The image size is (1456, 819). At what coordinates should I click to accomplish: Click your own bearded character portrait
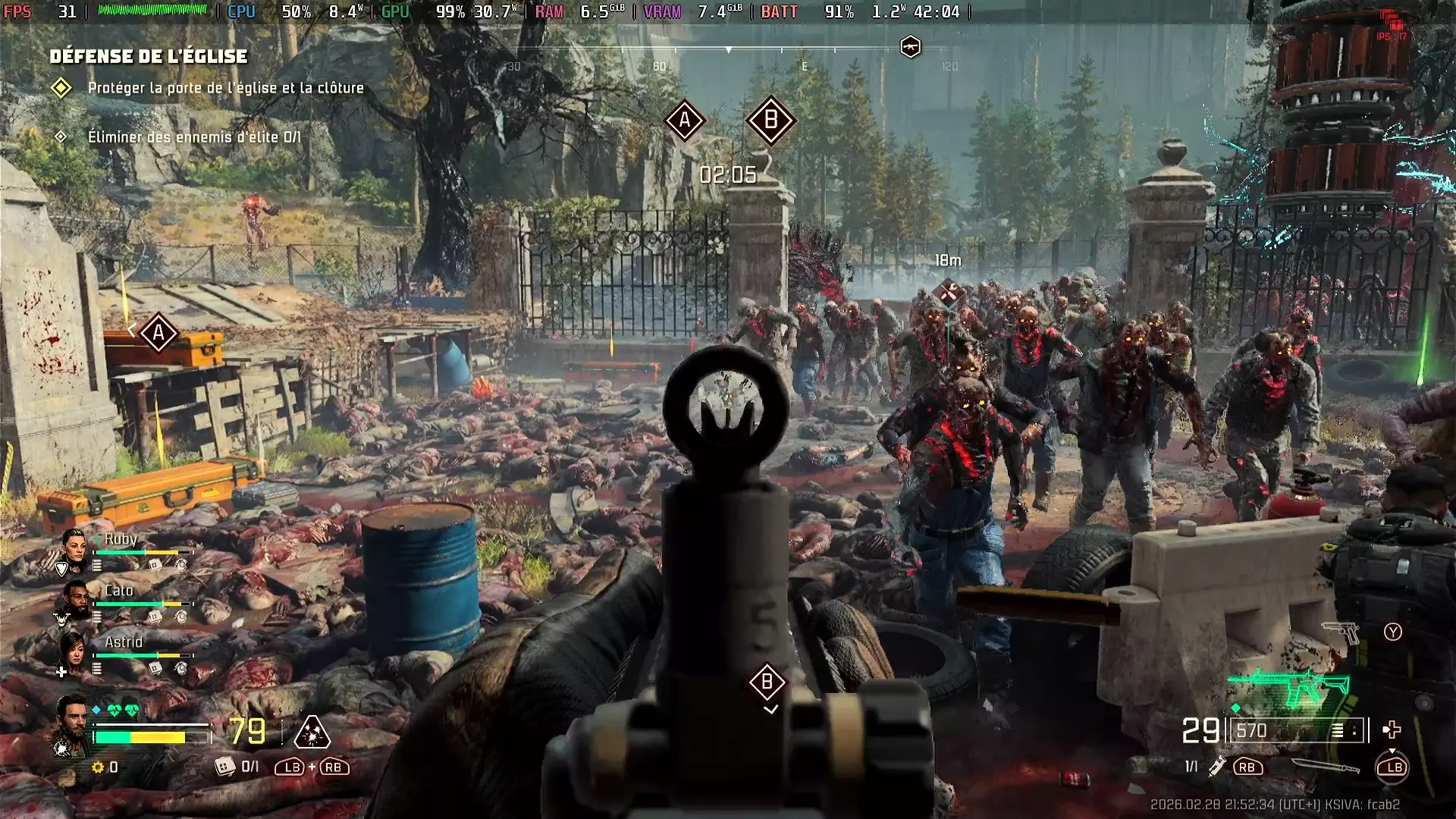(72, 722)
